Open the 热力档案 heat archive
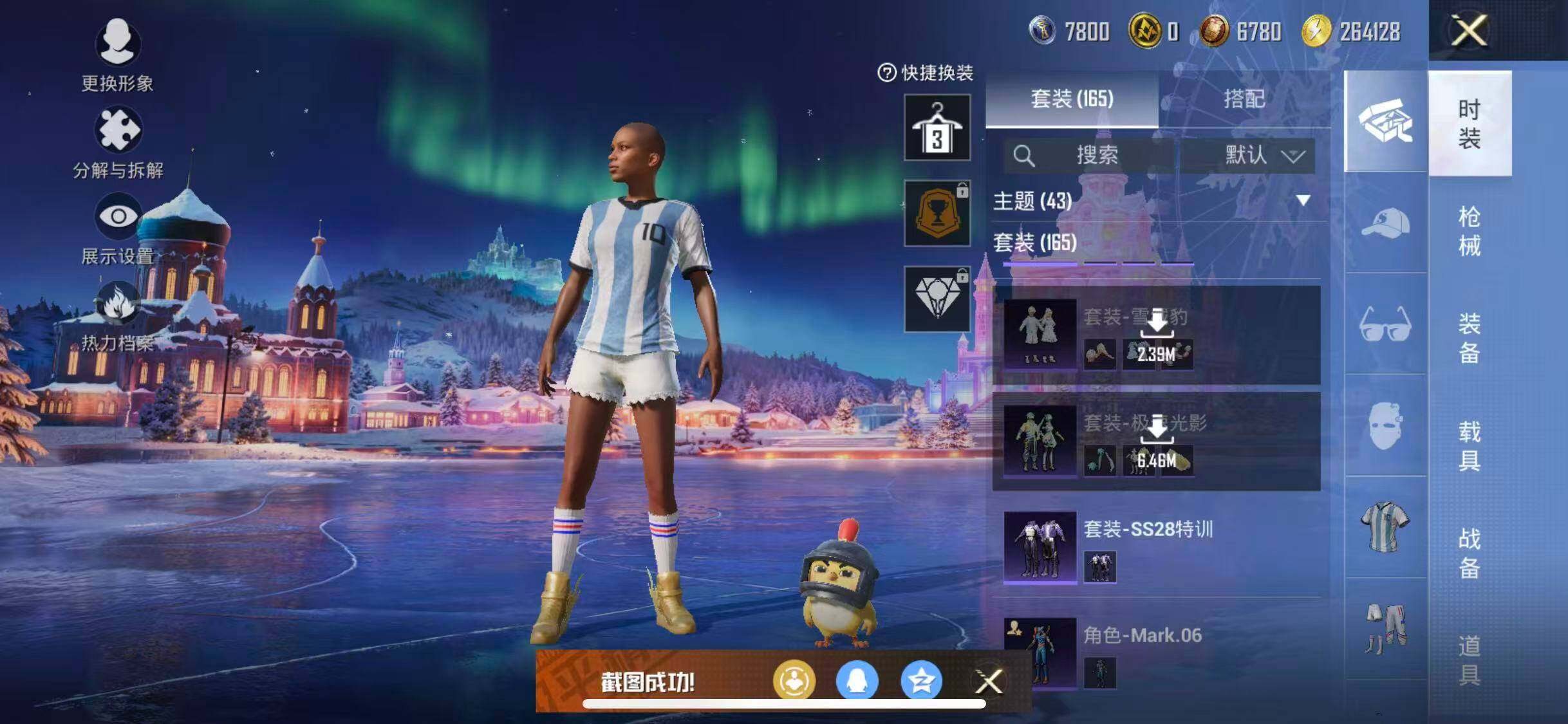 117,317
